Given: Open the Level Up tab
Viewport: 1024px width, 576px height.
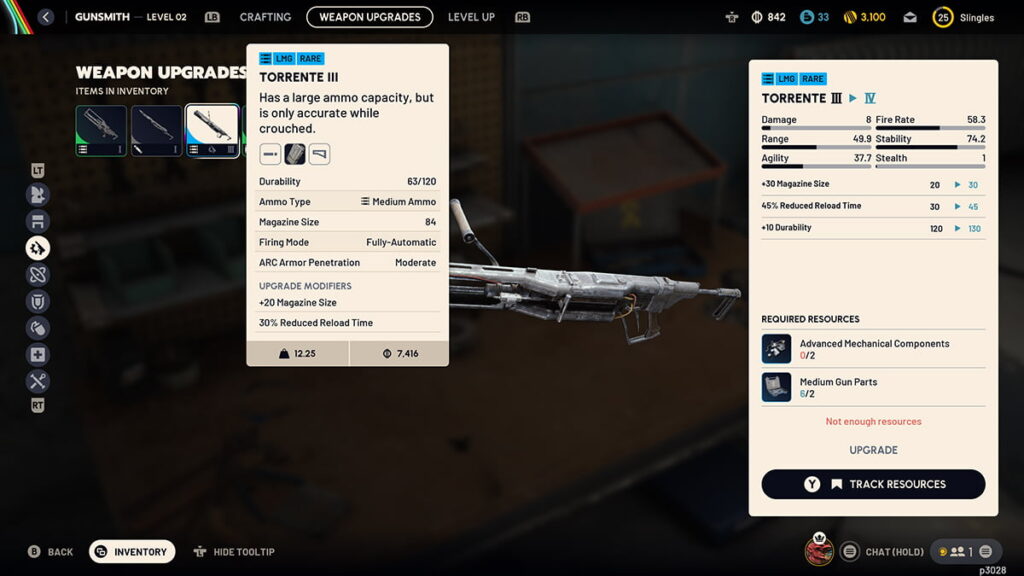Looking at the screenshot, I should (471, 17).
